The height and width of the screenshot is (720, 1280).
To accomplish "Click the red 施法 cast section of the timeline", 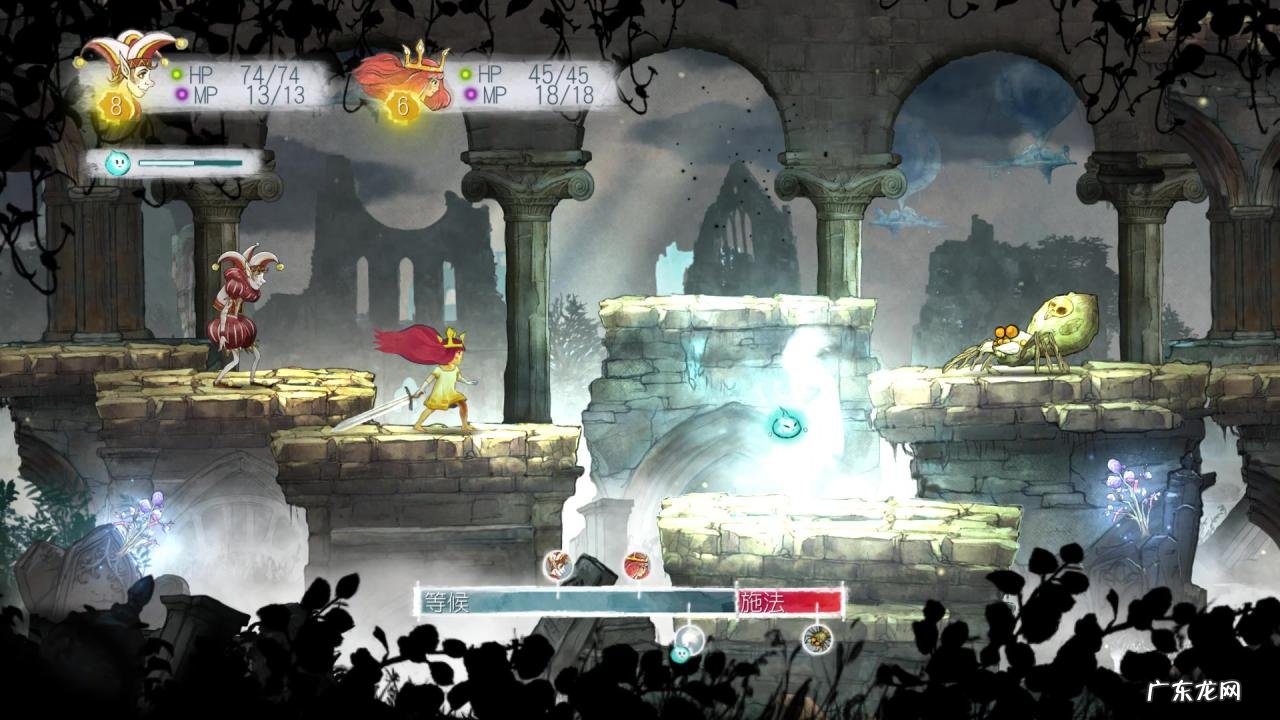I will [x=789, y=602].
